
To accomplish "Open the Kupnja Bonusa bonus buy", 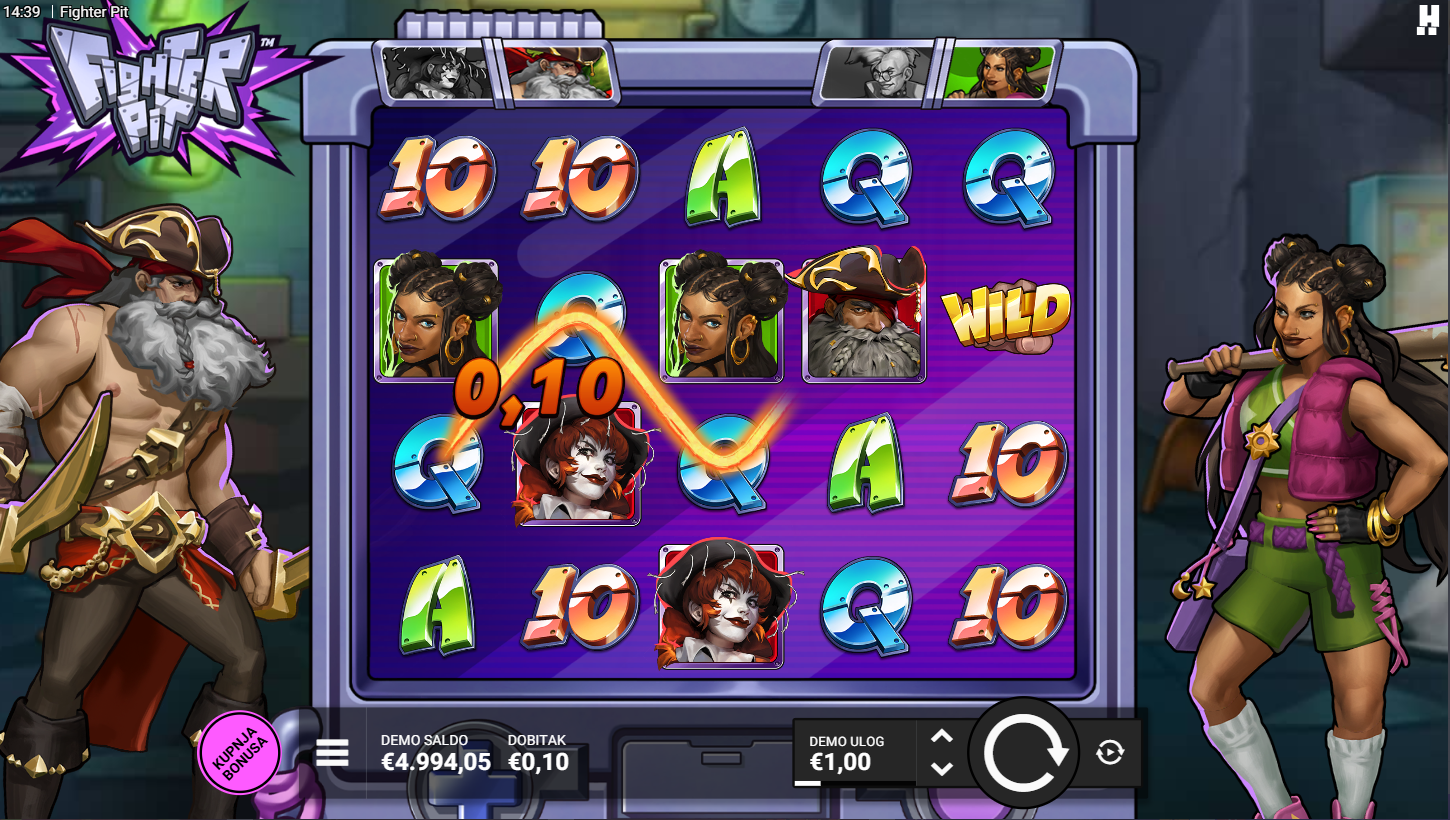I will (240, 752).
